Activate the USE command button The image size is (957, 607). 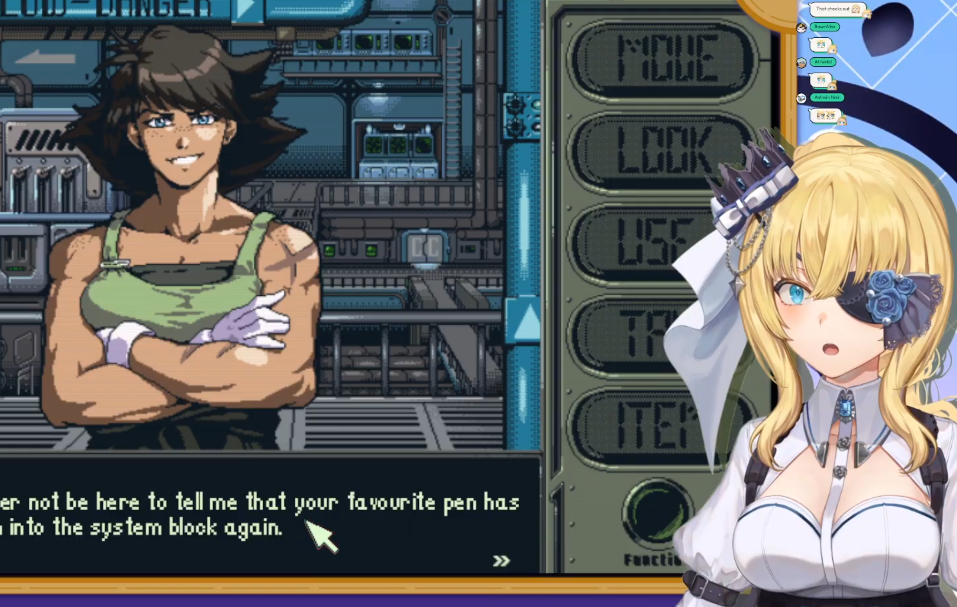click(640, 243)
